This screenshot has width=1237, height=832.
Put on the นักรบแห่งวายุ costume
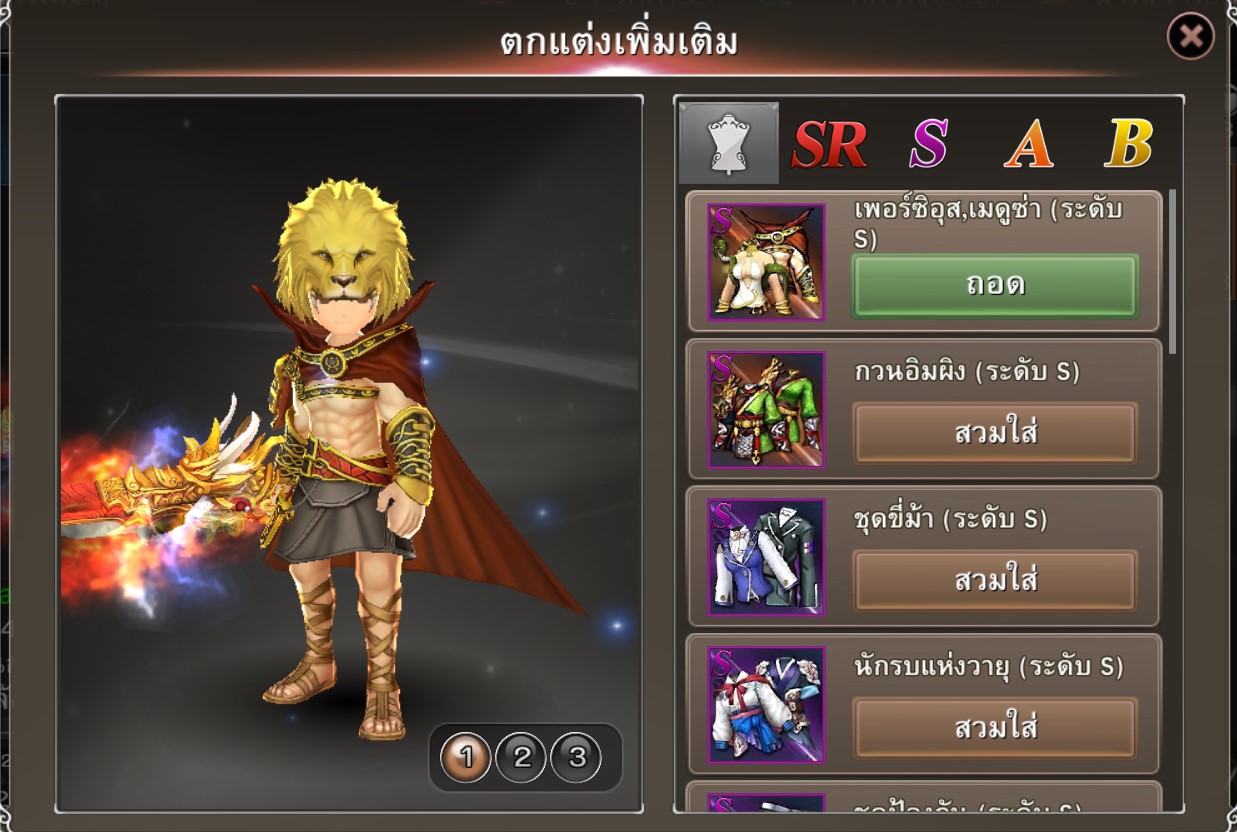995,727
